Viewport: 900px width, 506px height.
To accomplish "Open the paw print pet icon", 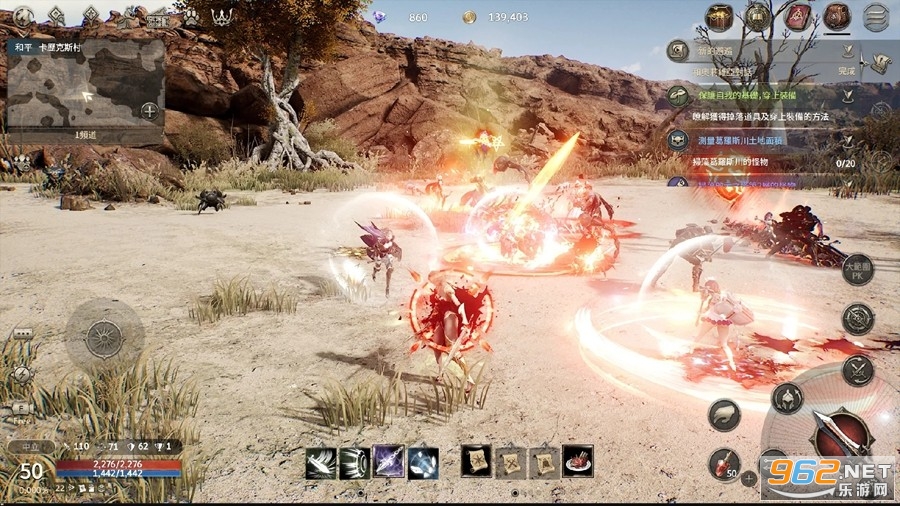I will 190,17.
